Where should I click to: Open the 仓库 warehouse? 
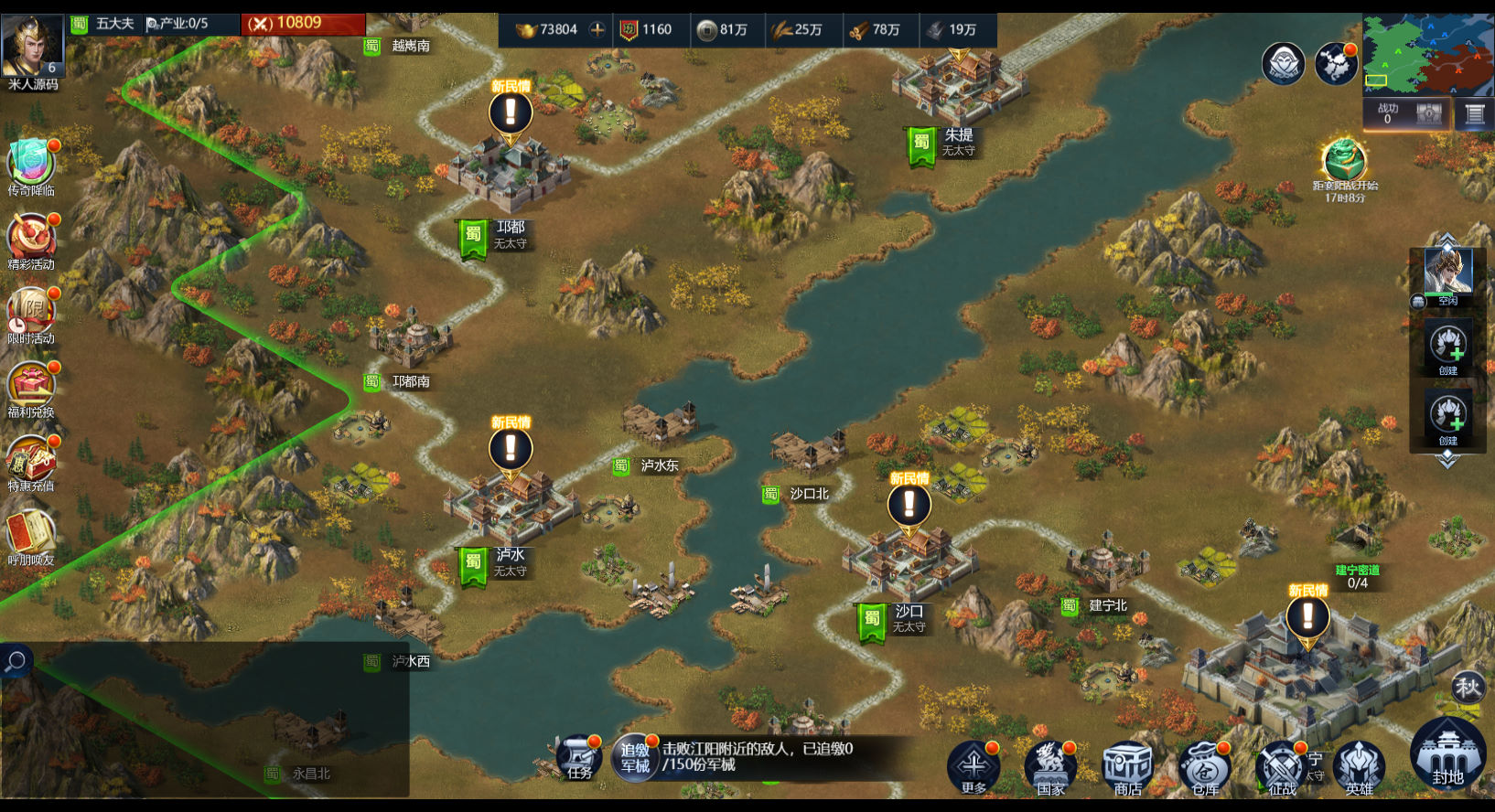pos(1205,766)
